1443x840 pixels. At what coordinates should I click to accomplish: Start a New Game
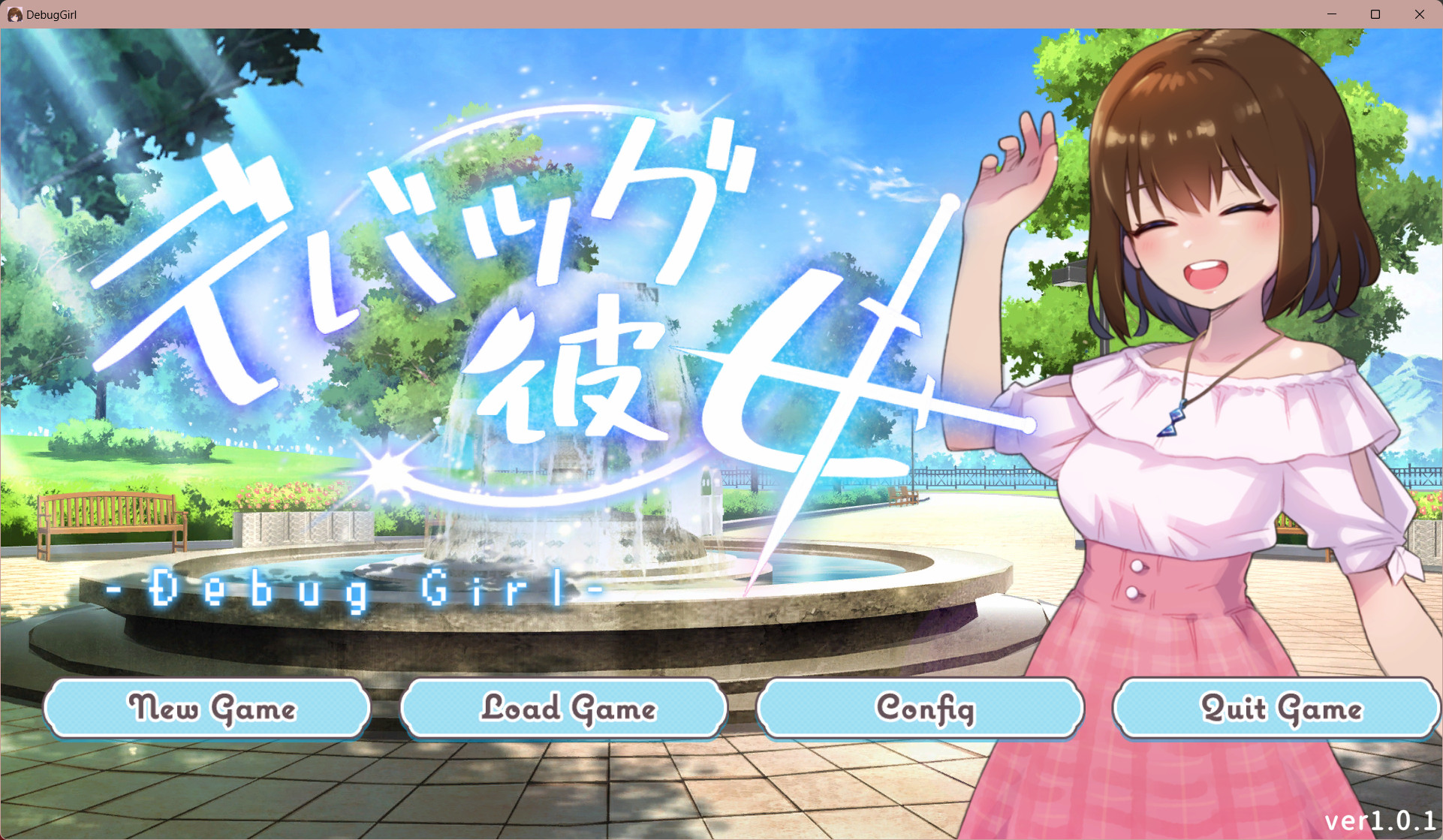click(208, 708)
